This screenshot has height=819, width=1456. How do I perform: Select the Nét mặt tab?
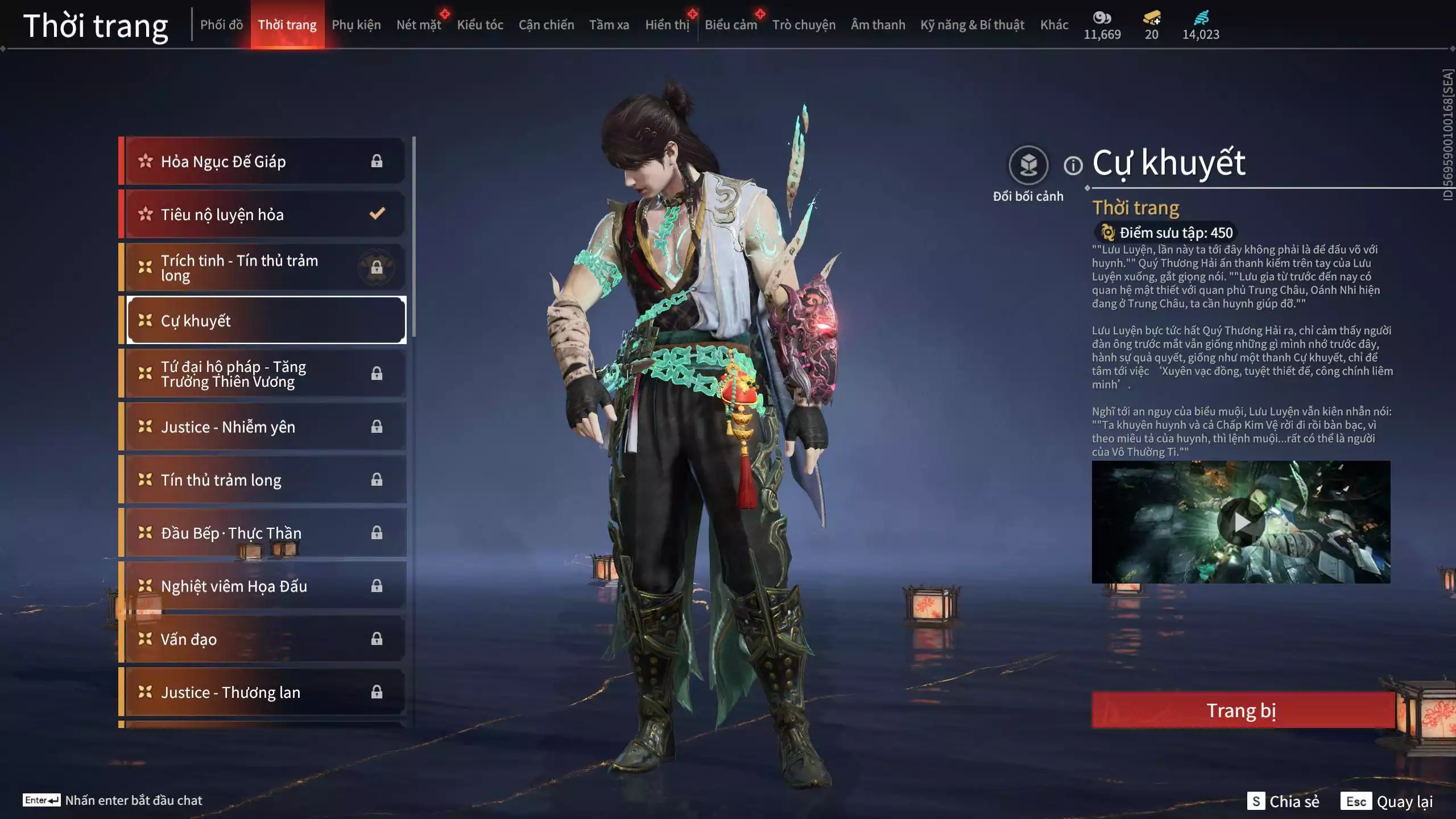pyautogui.click(x=419, y=25)
